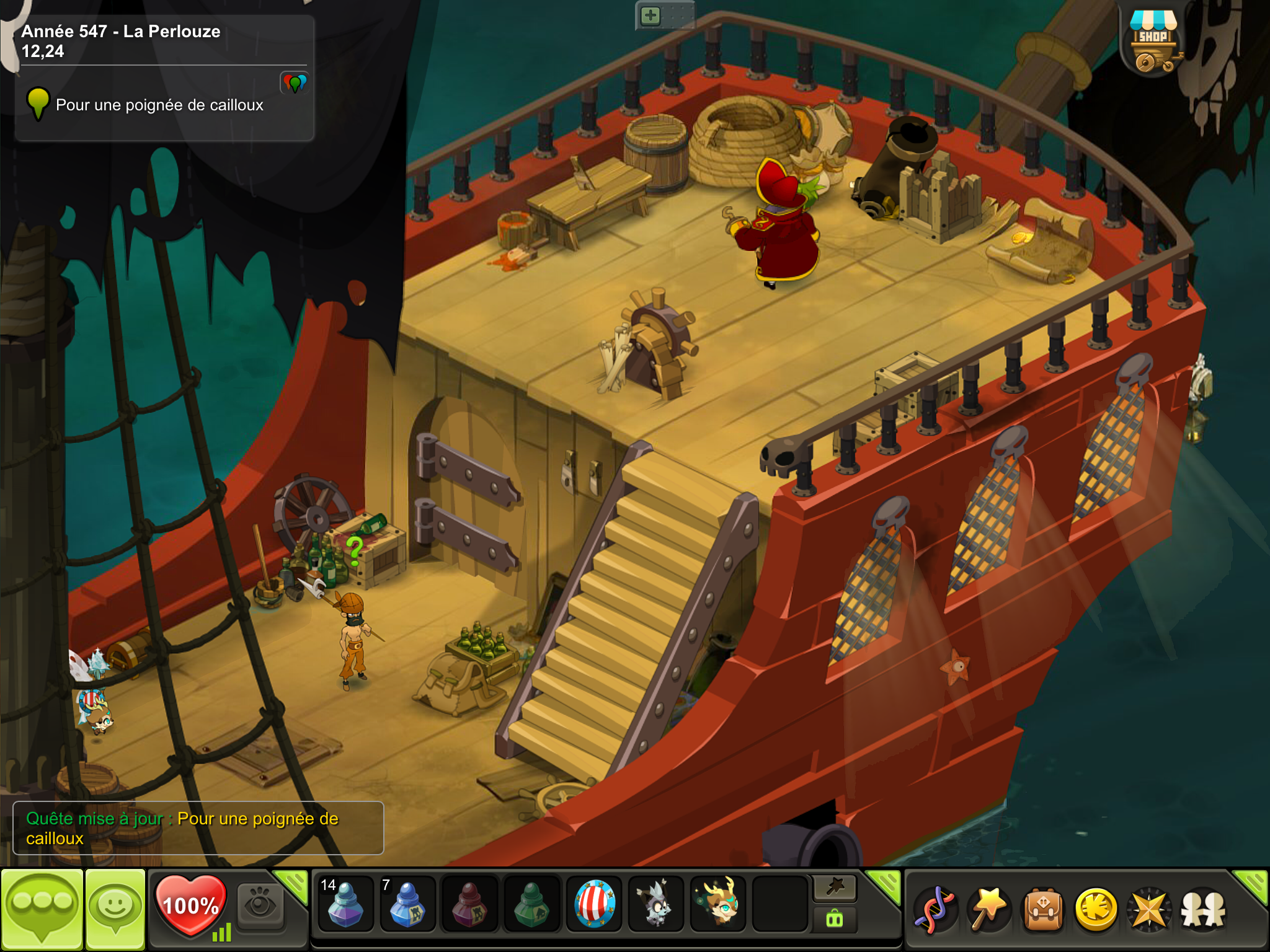Select the dark red tower potion slot
Image resolution: width=1270 pixels, height=952 pixels.
[x=469, y=904]
